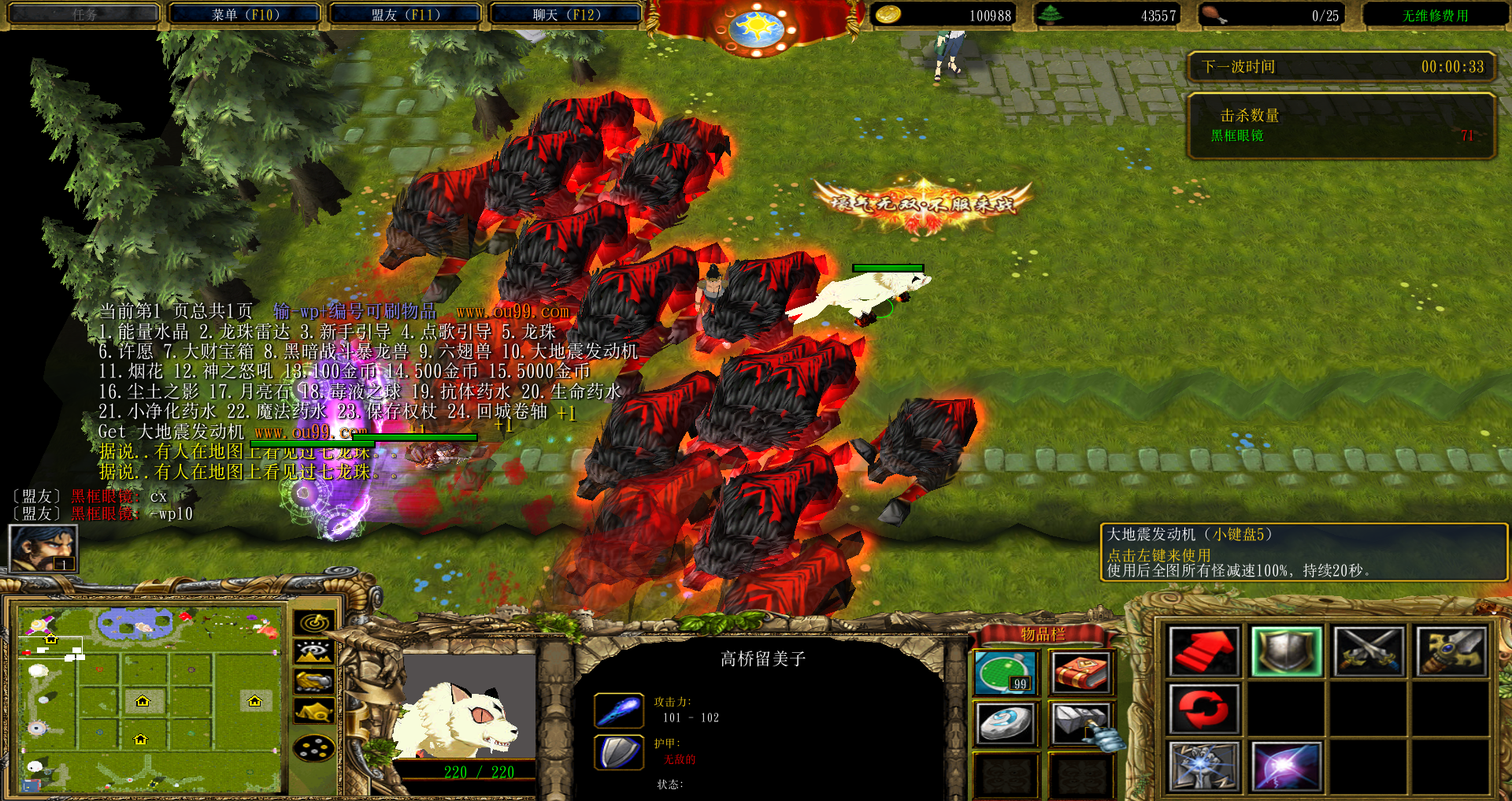The image size is (1512, 801).
Task: Toggle minimap ally color mode button
Action: 314,681
